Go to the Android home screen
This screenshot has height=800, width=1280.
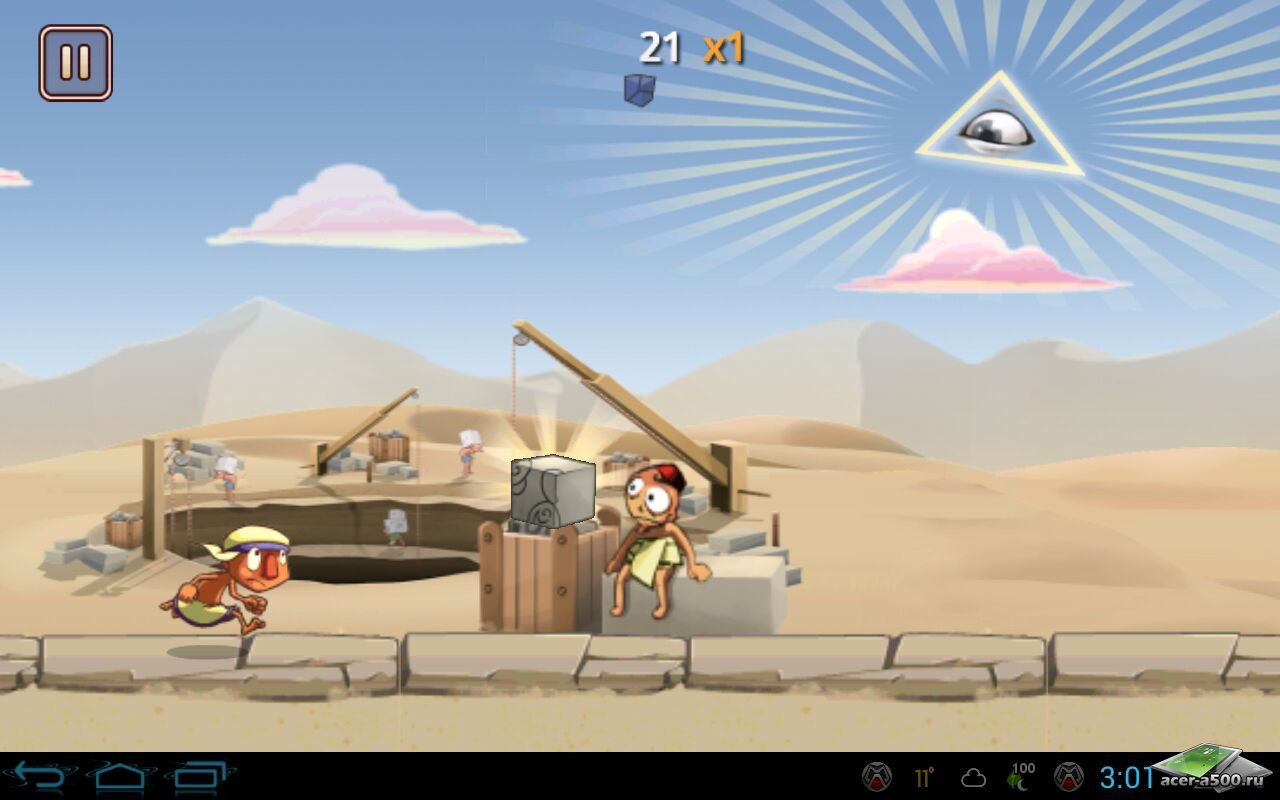(x=121, y=776)
